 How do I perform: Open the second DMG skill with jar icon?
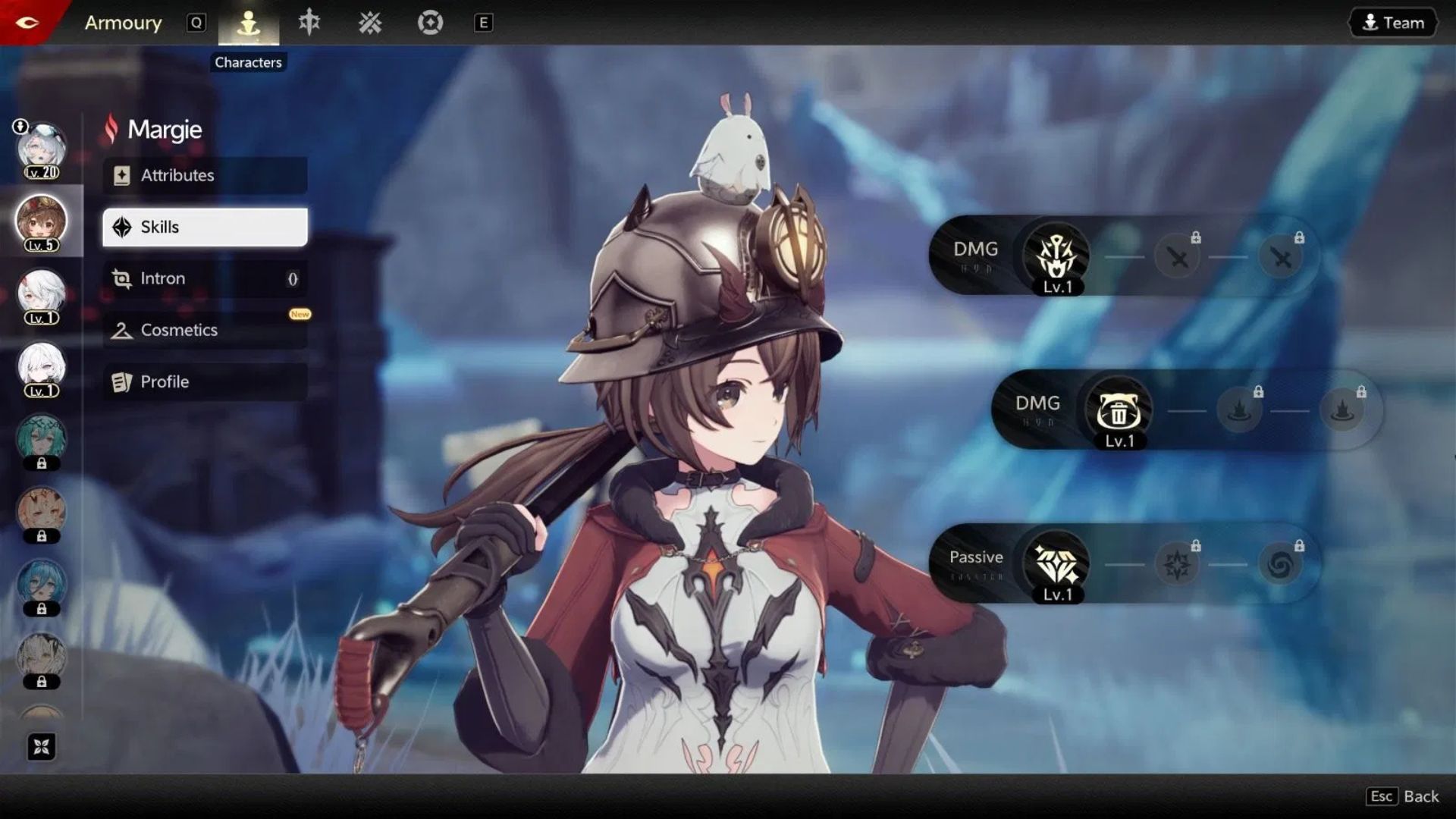(x=1119, y=410)
